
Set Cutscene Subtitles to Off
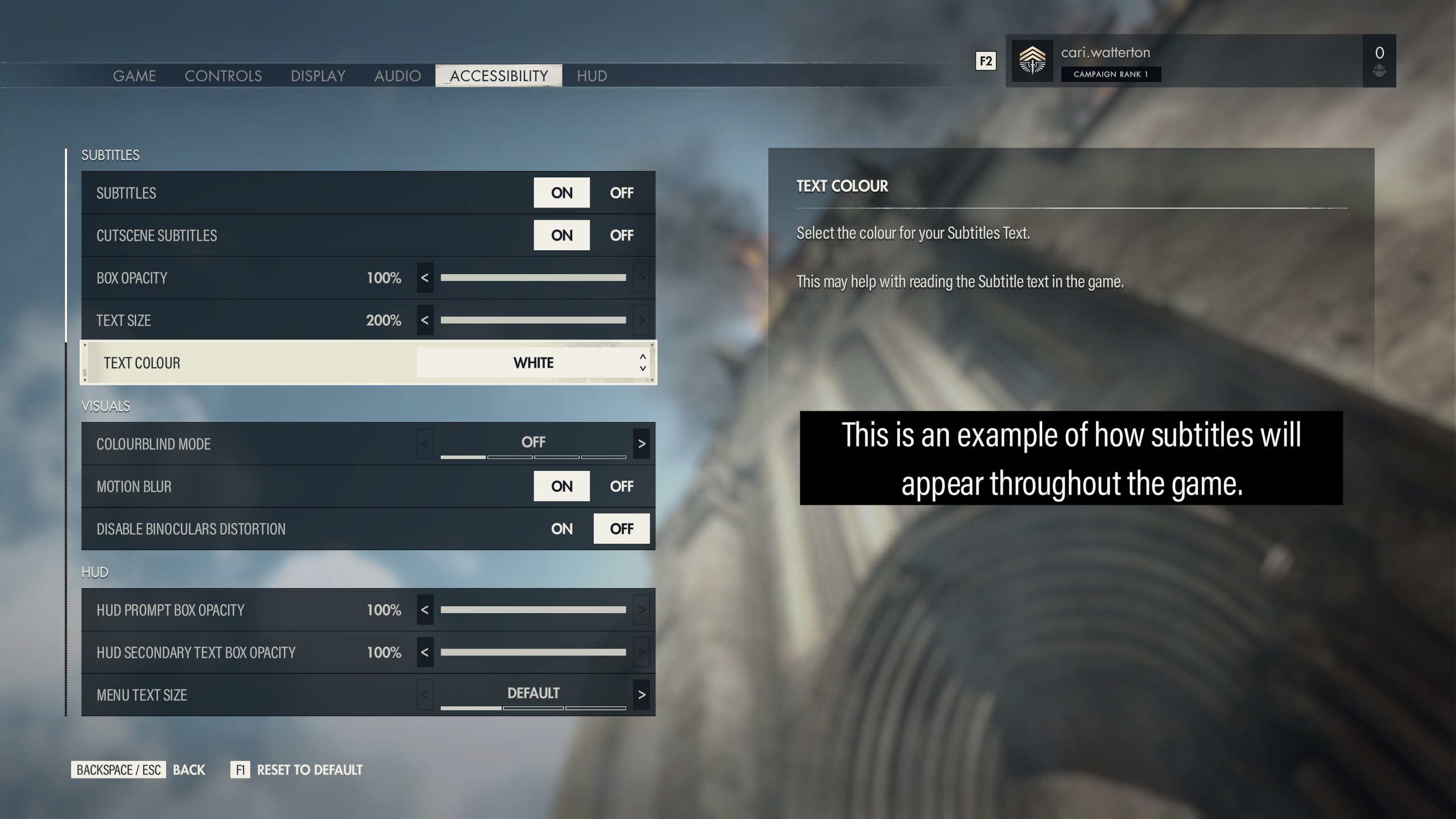point(621,235)
